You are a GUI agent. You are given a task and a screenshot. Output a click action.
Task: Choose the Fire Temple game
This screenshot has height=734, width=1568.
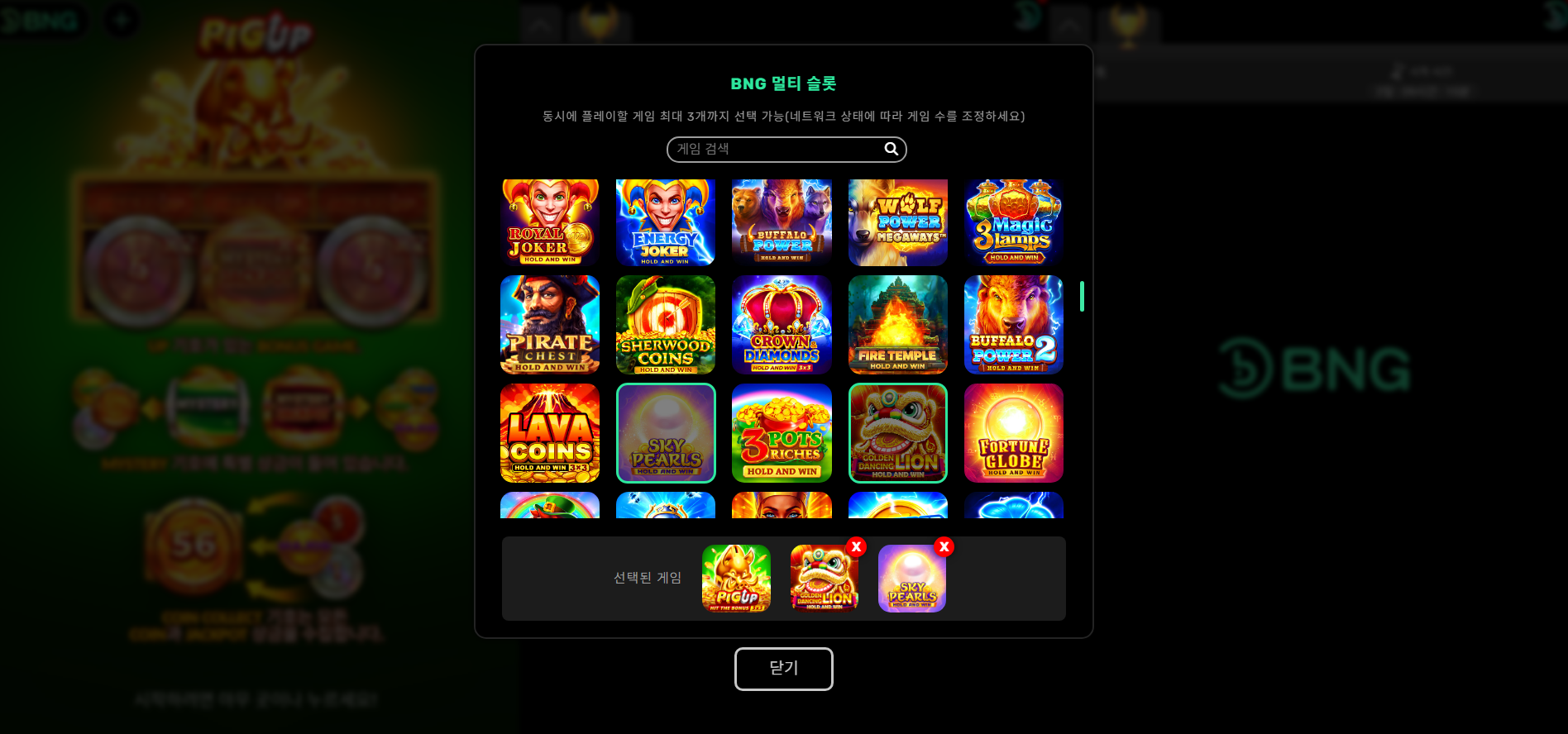tap(897, 325)
